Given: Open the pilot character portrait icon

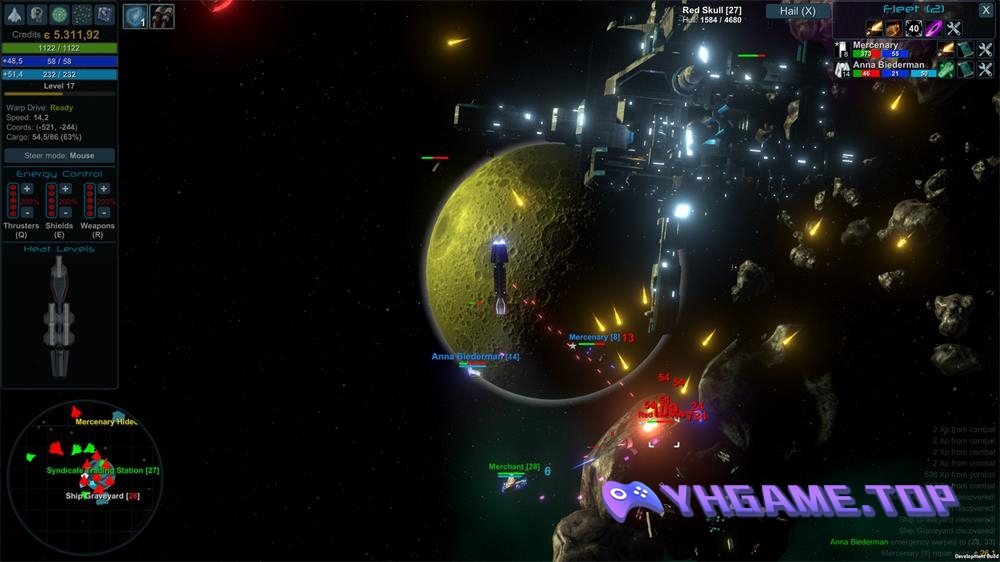Looking at the screenshot, I should pyautogui.click(x=37, y=14).
